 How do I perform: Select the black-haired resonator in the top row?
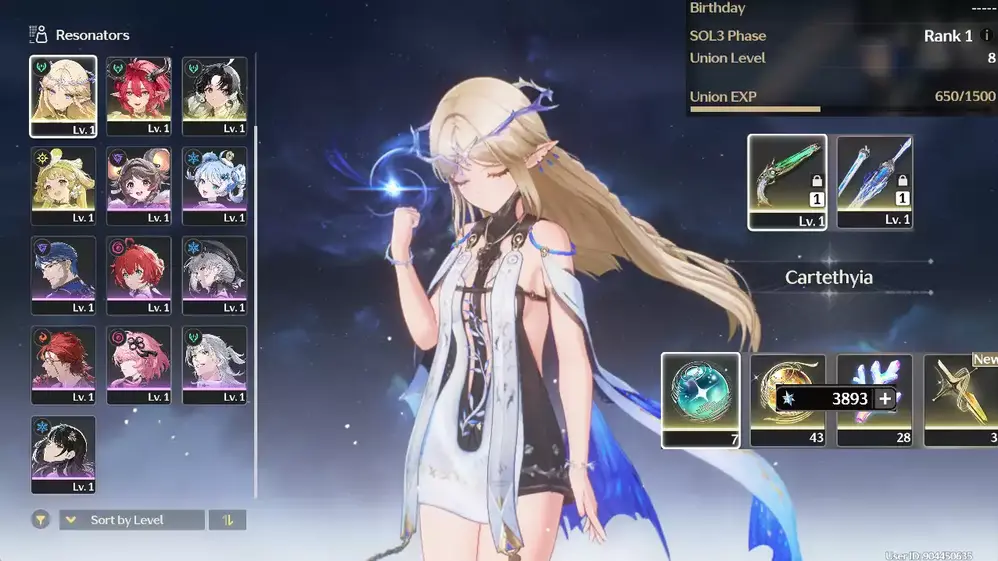(214, 95)
